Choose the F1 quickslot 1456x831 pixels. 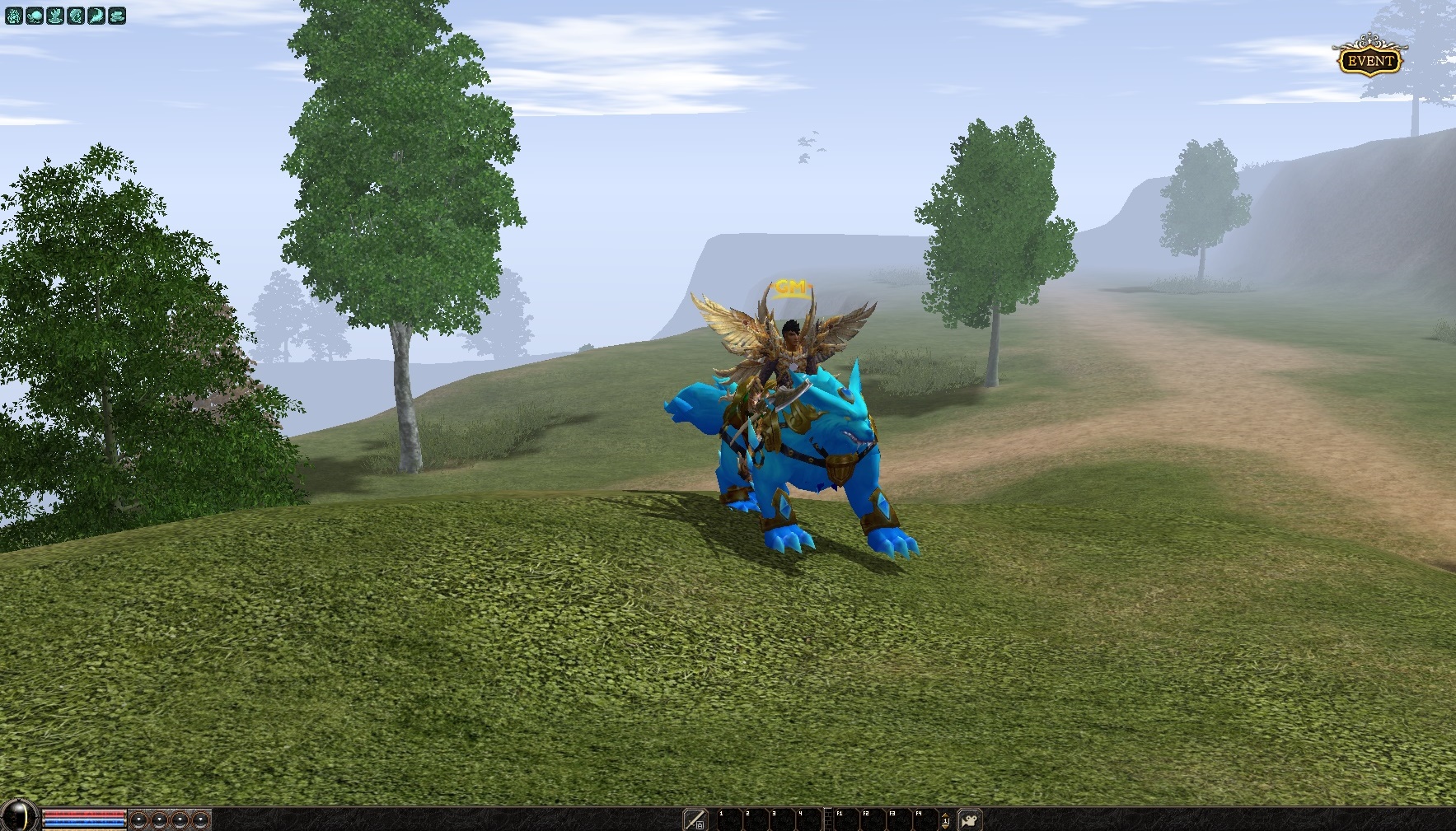[x=846, y=820]
